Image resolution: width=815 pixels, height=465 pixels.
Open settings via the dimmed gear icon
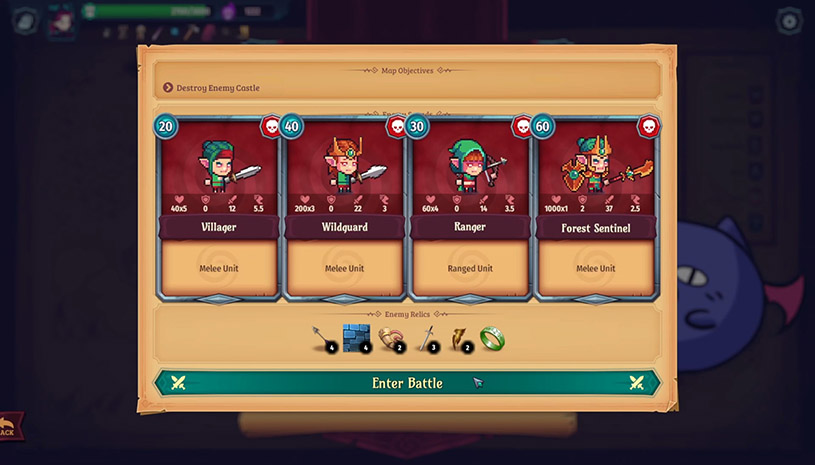click(790, 20)
